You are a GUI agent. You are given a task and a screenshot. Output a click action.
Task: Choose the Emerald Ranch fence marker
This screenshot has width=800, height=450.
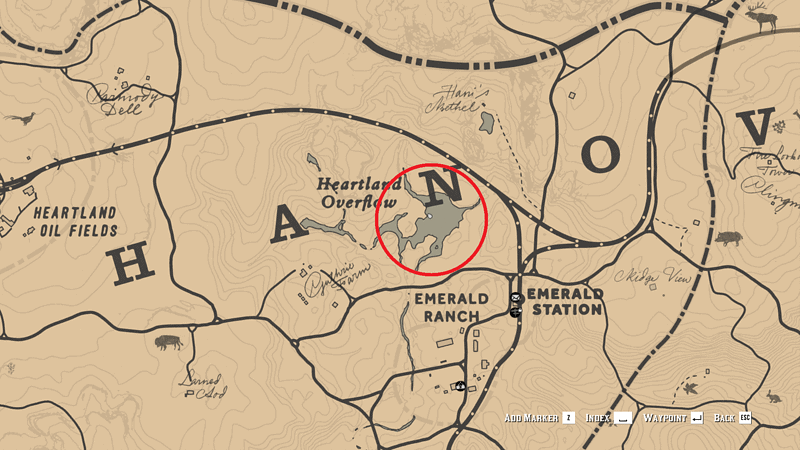(x=459, y=386)
